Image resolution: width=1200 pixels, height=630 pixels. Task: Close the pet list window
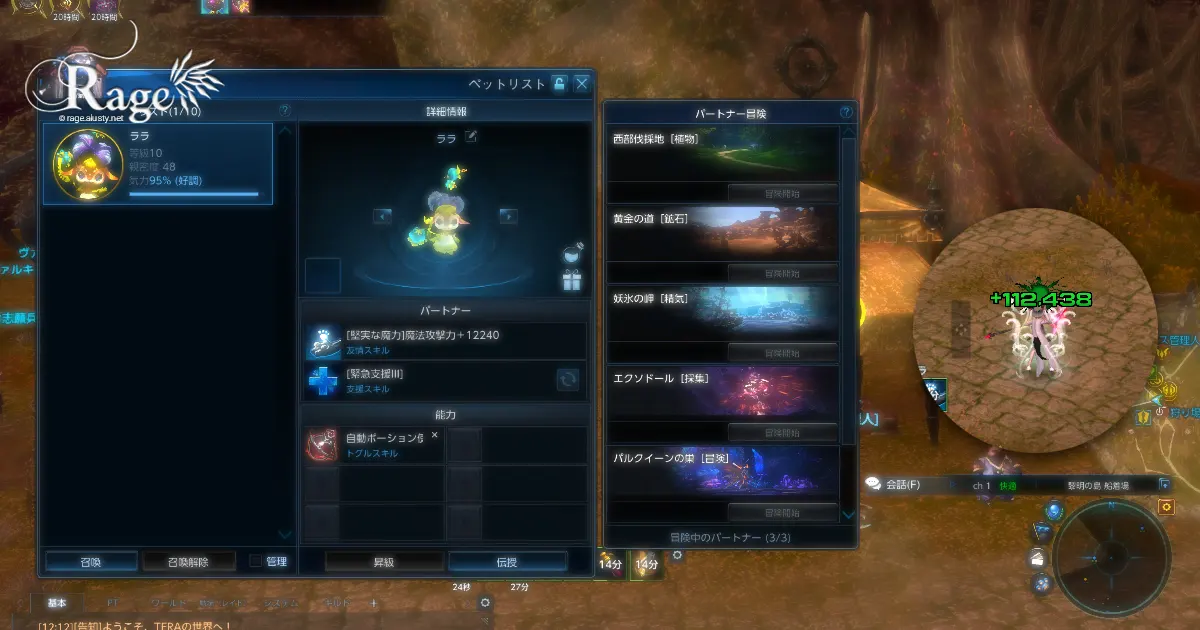(581, 84)
